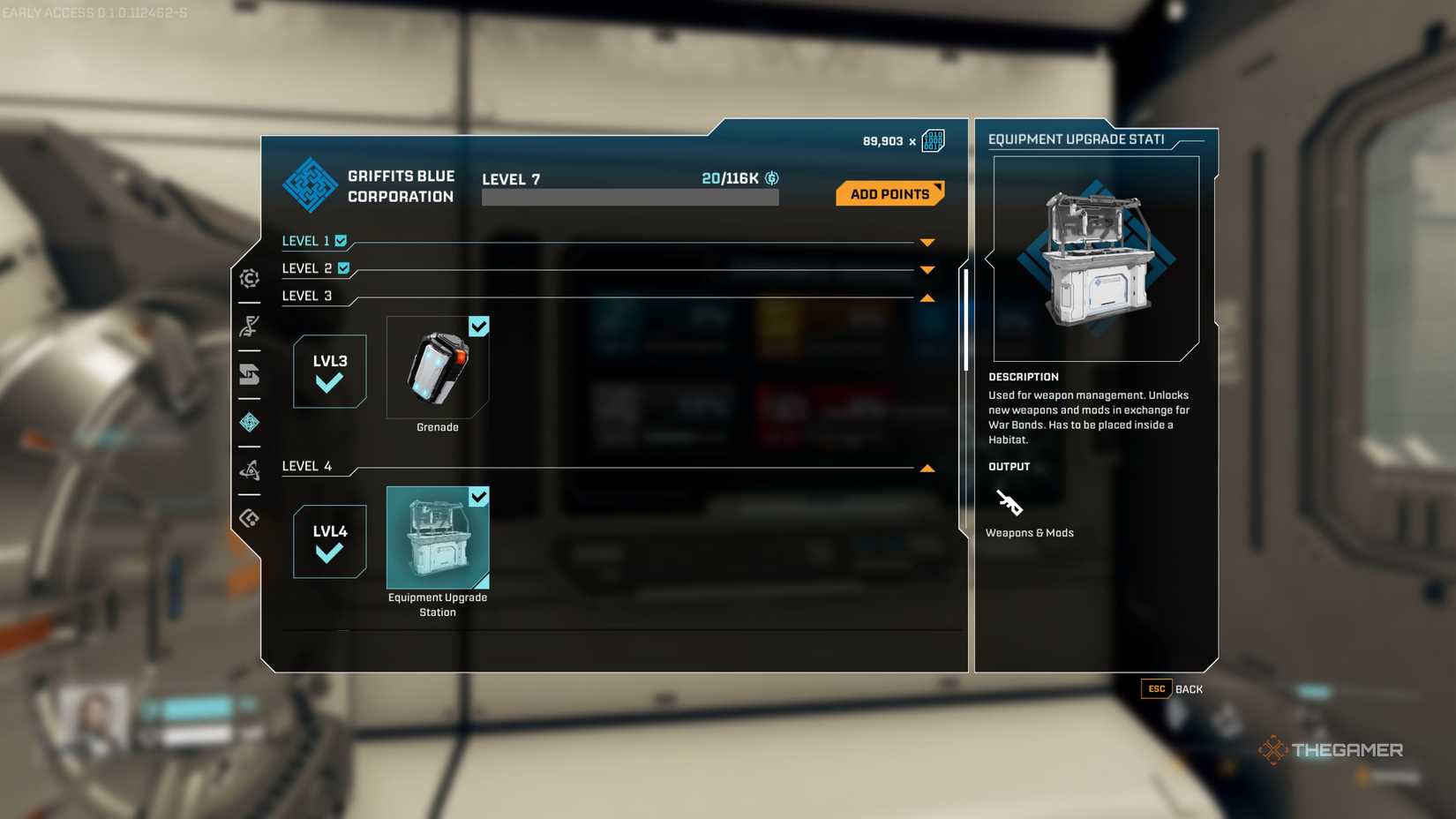This screenshot has width=1456, height=819.
Task: Expand Level 1 with its dropdown arrow
Action: pos(926,242)
